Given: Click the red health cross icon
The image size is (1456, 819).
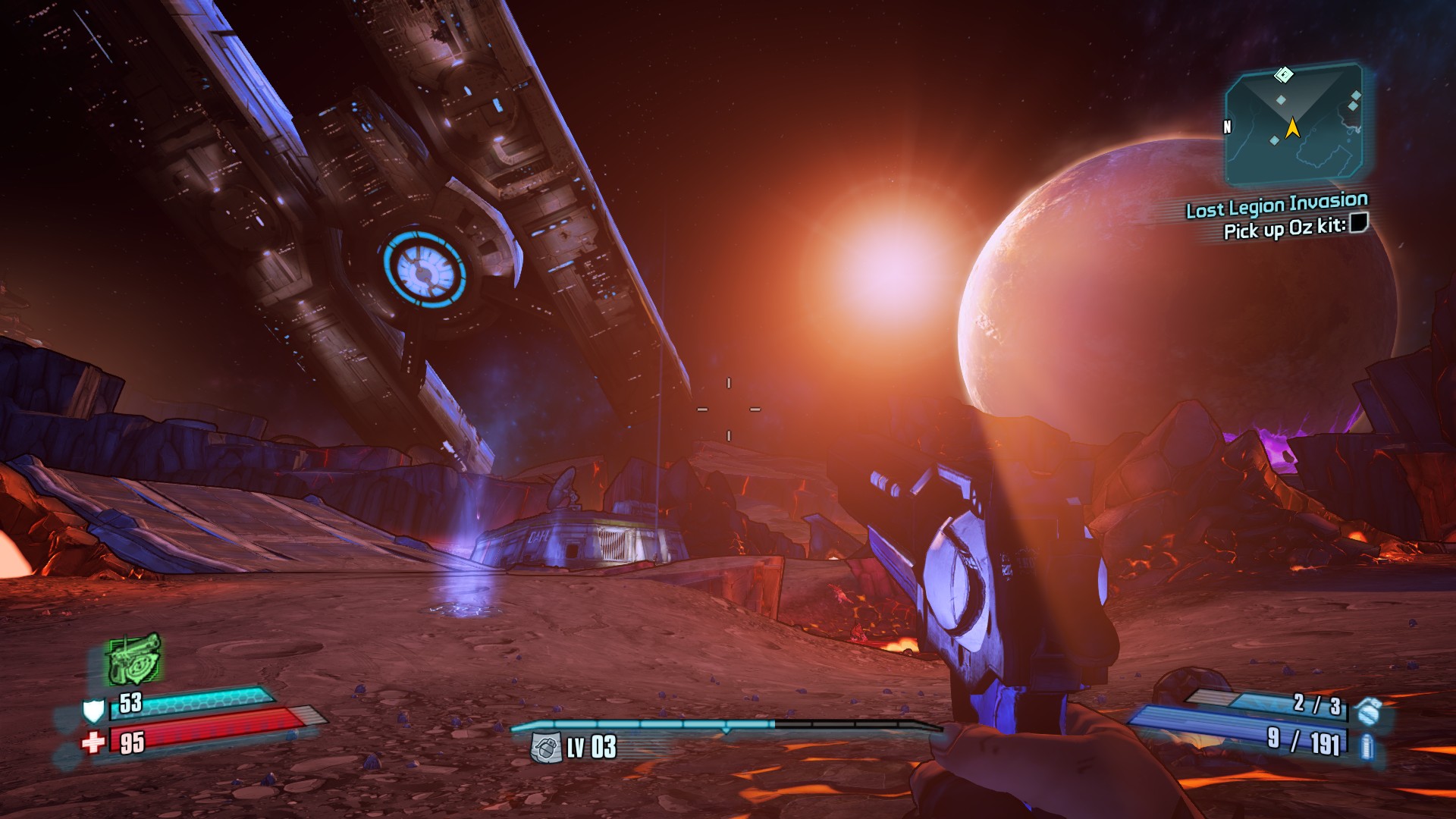Looking at the screenshot, I should click(x=93, y=742).
